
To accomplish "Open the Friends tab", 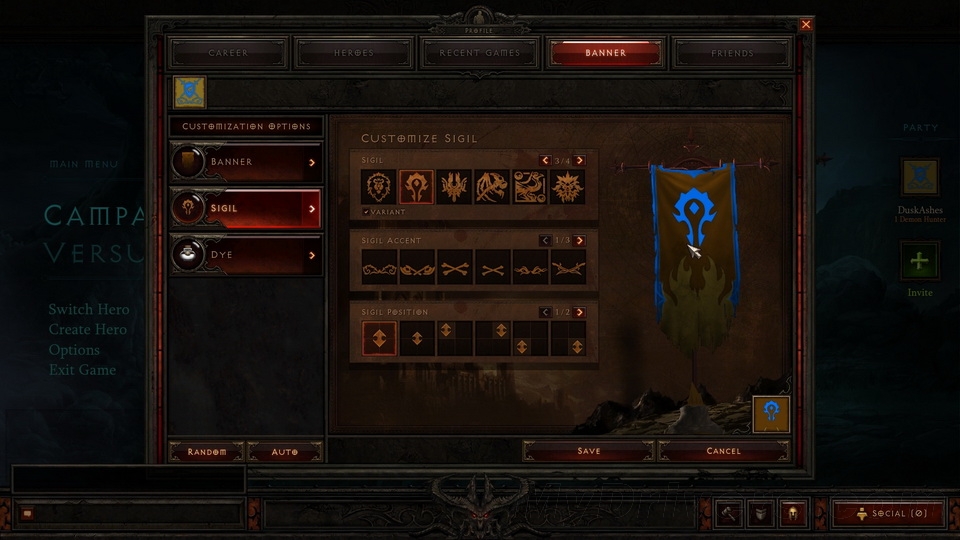I will 732,53.
